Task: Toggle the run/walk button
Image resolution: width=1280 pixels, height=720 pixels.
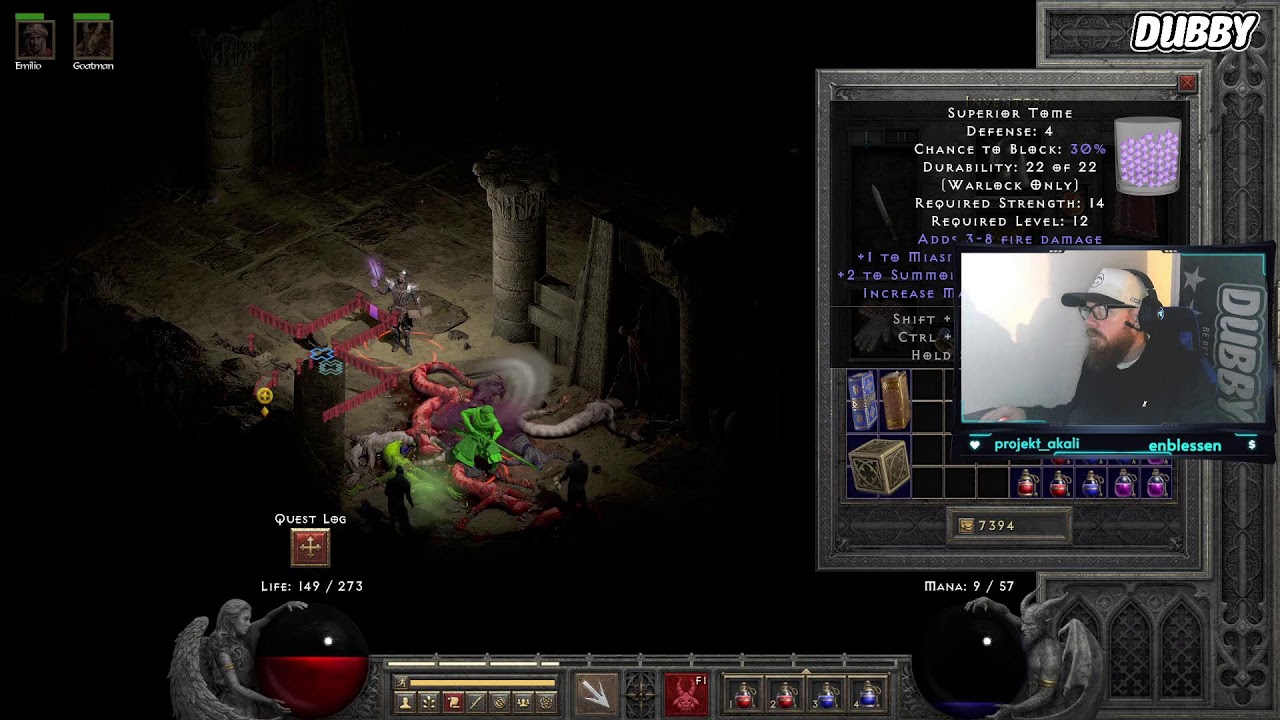Action: pyautogui.click(x=402, y=682)
